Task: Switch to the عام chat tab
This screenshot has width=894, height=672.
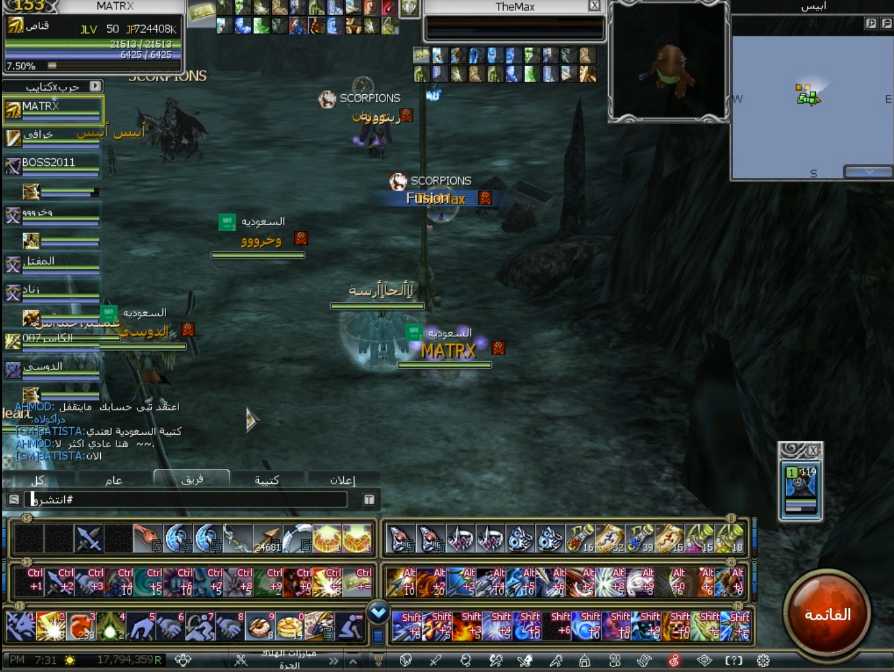Action: [115, 480]
